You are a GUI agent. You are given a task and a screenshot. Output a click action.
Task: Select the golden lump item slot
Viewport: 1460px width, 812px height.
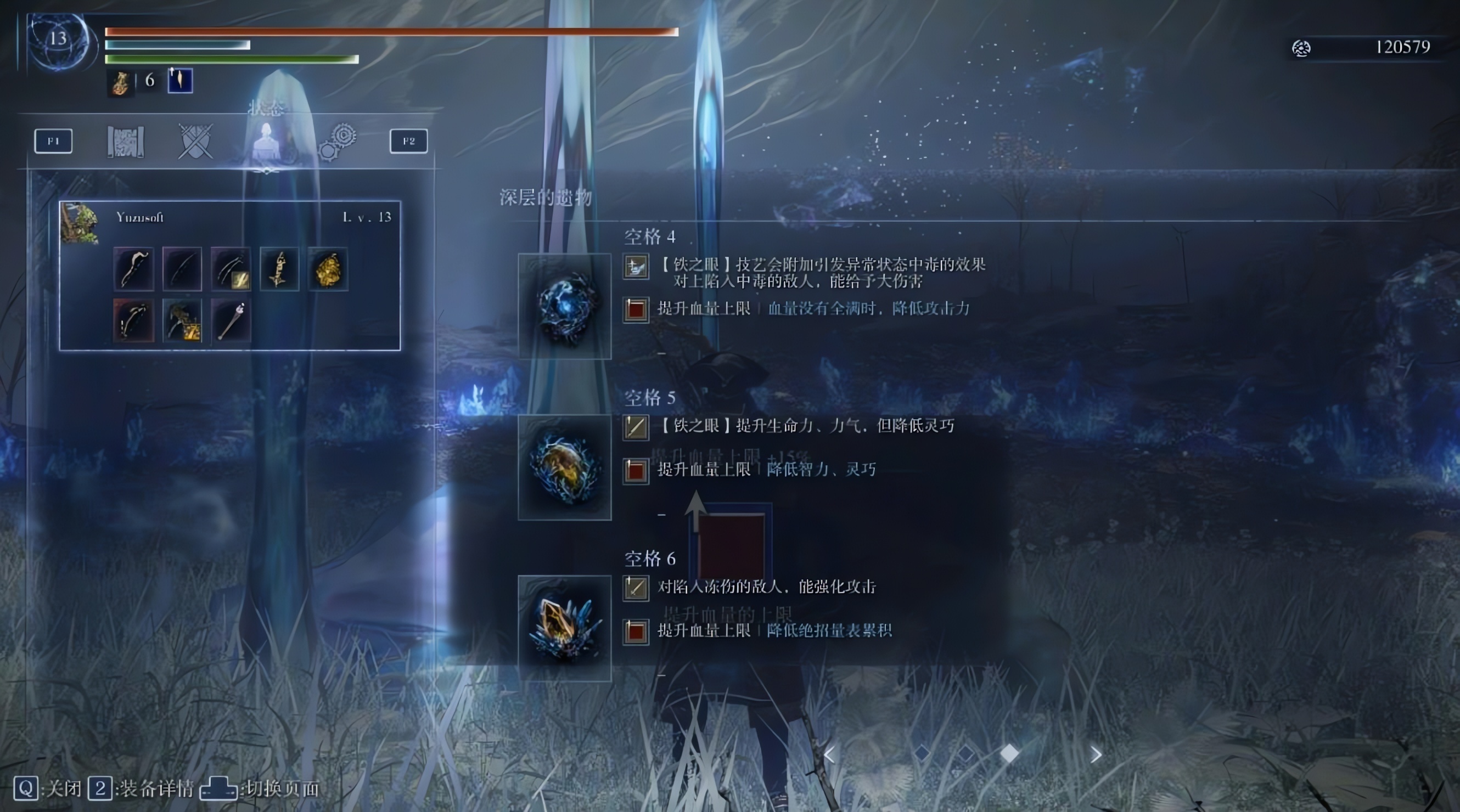click(328, 270)
